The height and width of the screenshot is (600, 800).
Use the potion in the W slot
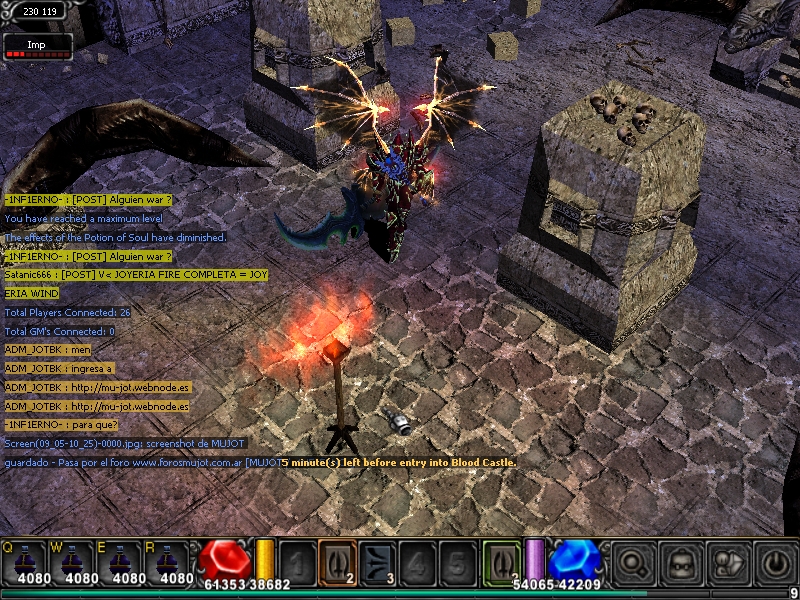click(74, 563)
